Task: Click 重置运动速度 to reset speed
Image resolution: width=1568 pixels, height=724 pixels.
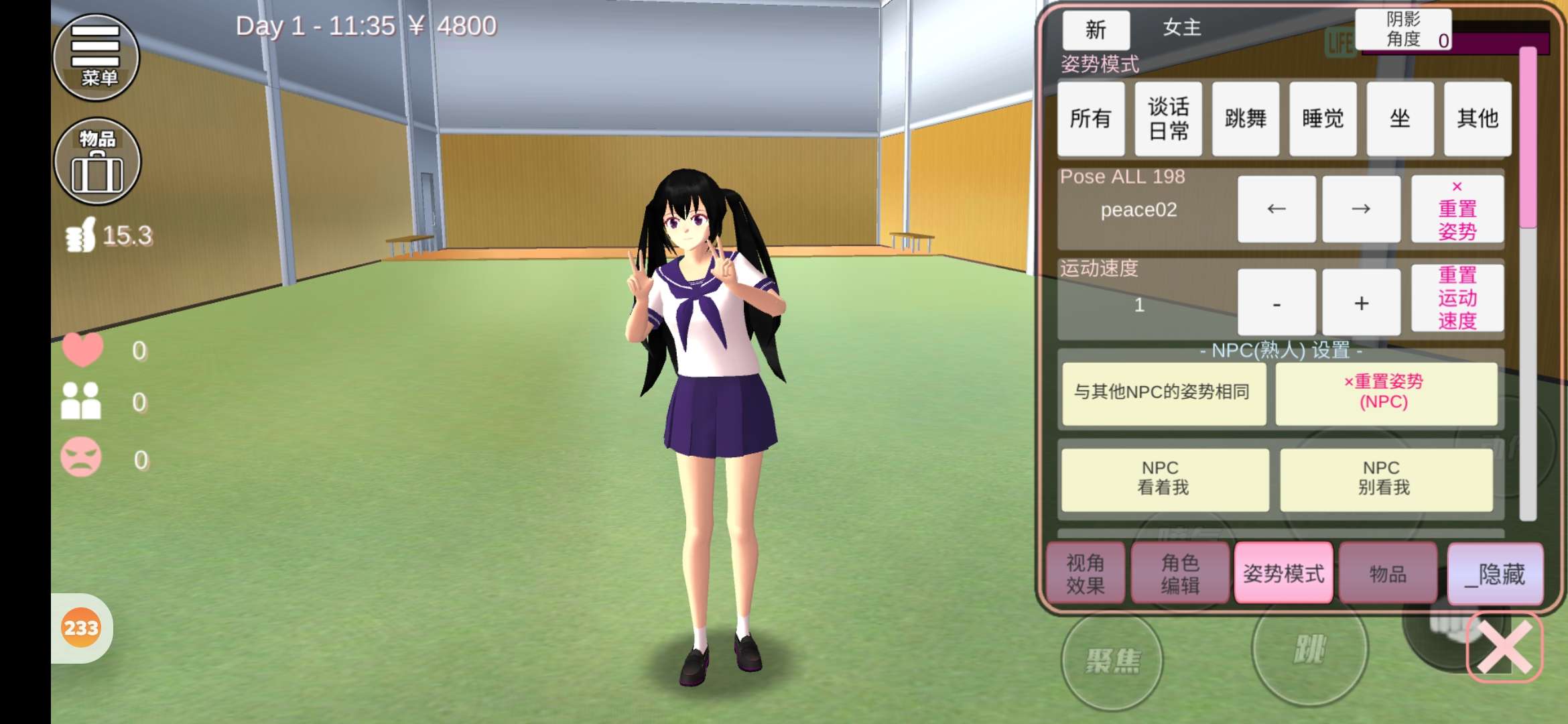Action: [x=1457, y=298]
